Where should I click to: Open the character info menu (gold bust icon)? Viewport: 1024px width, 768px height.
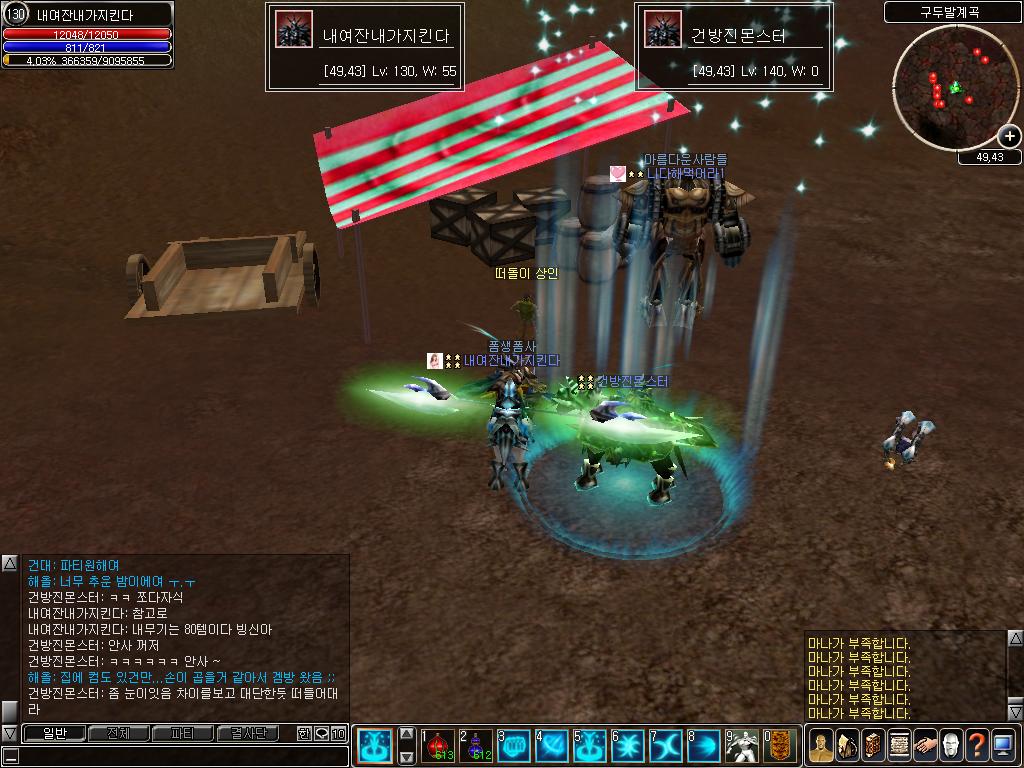[821, 745]
